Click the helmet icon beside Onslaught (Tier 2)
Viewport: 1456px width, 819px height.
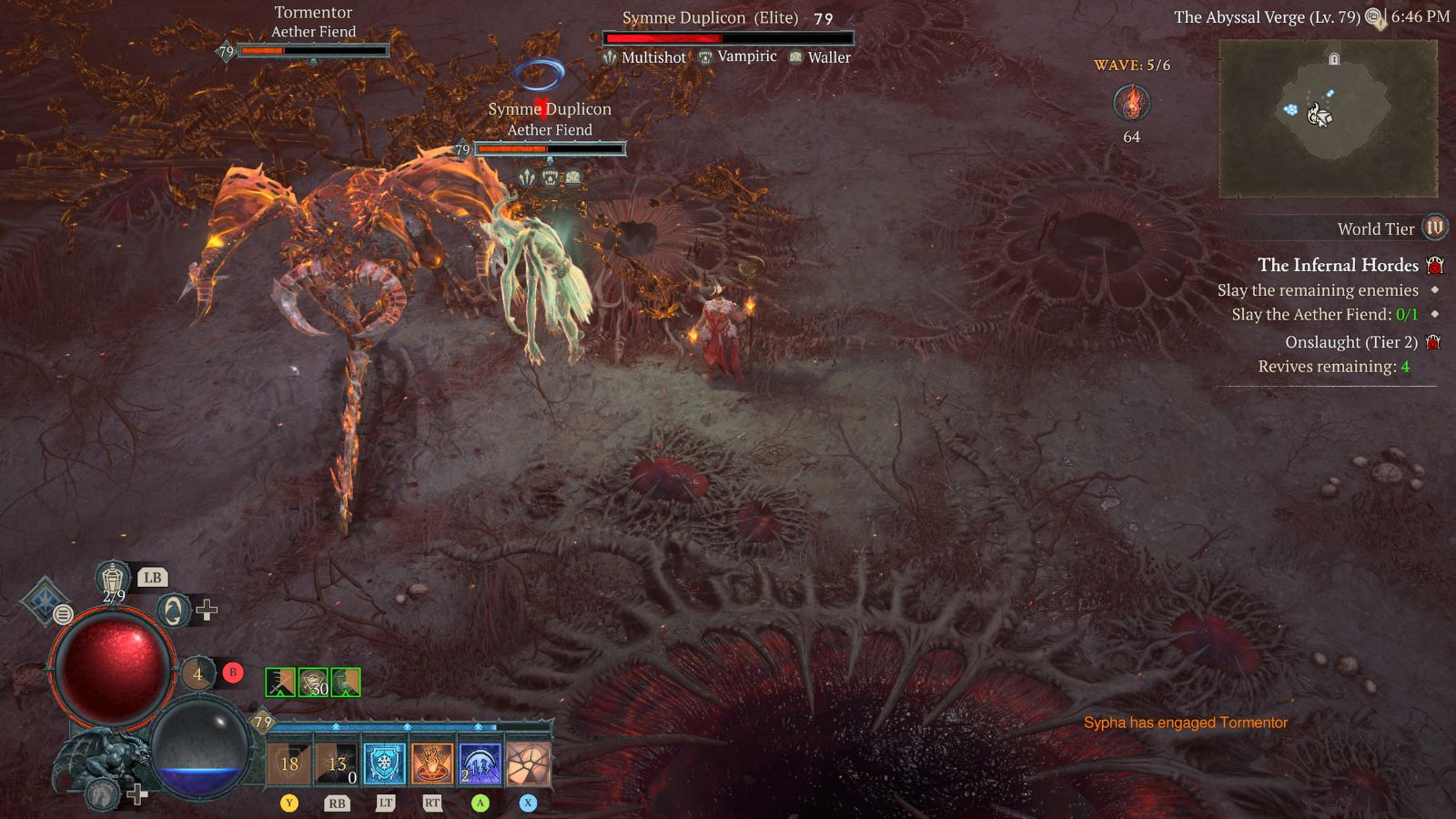(1436, 341)
